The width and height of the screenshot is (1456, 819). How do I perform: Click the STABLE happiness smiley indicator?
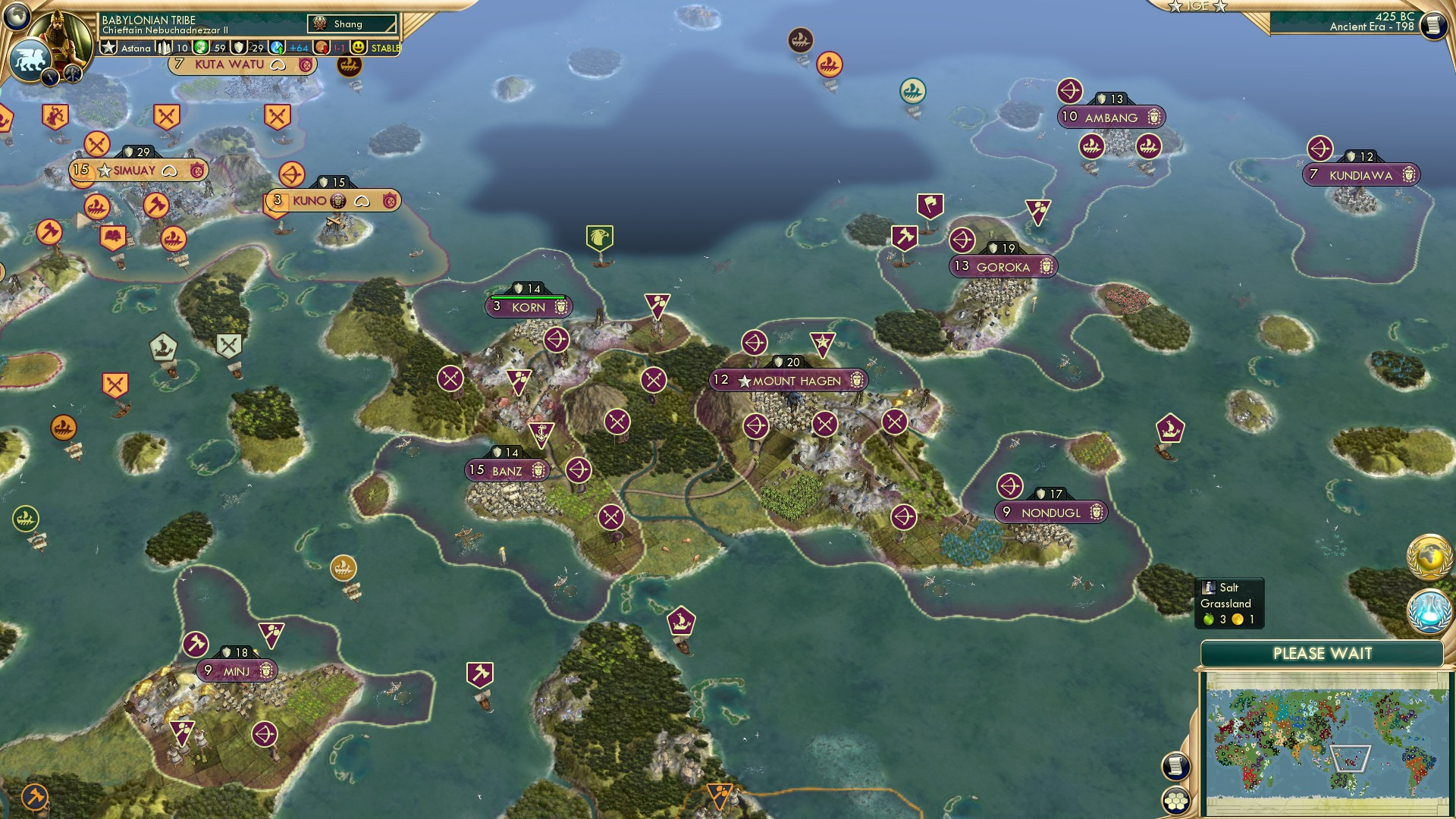[x=358, y=47]
